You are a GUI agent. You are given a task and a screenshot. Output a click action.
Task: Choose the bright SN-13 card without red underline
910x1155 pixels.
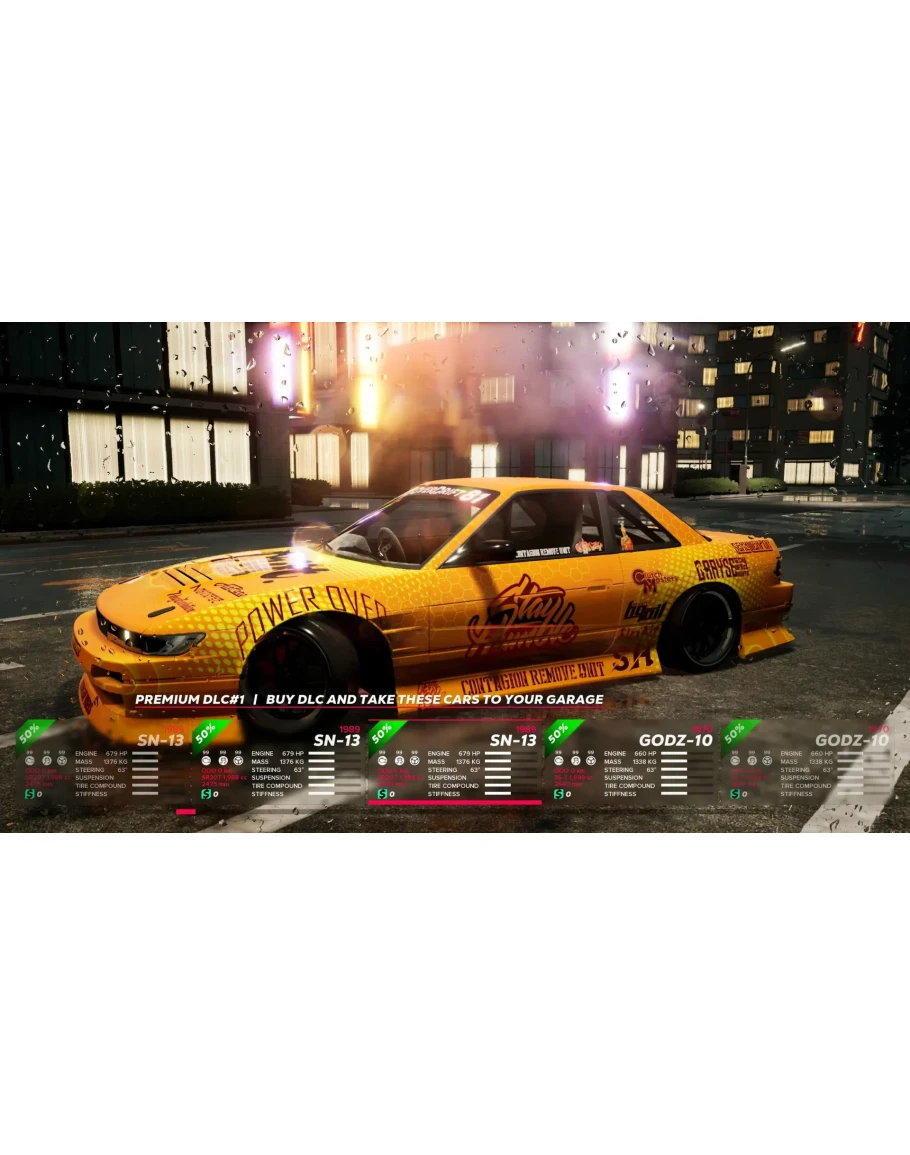(x=279, y=763)
